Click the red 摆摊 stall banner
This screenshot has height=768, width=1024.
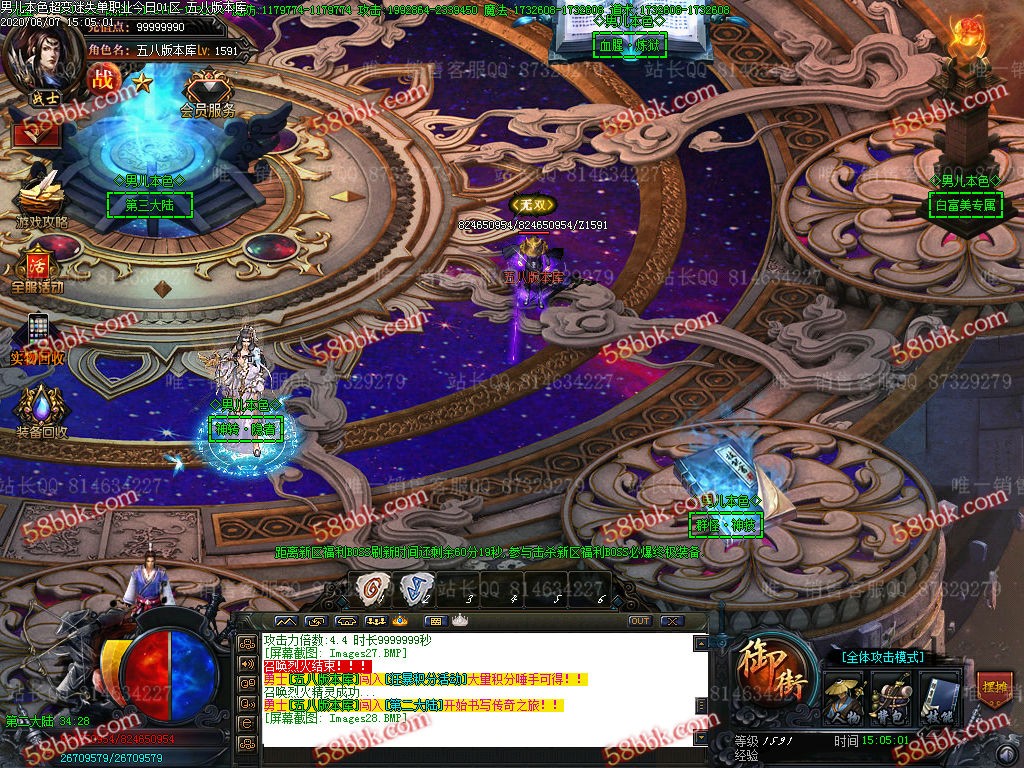[993, 690]
